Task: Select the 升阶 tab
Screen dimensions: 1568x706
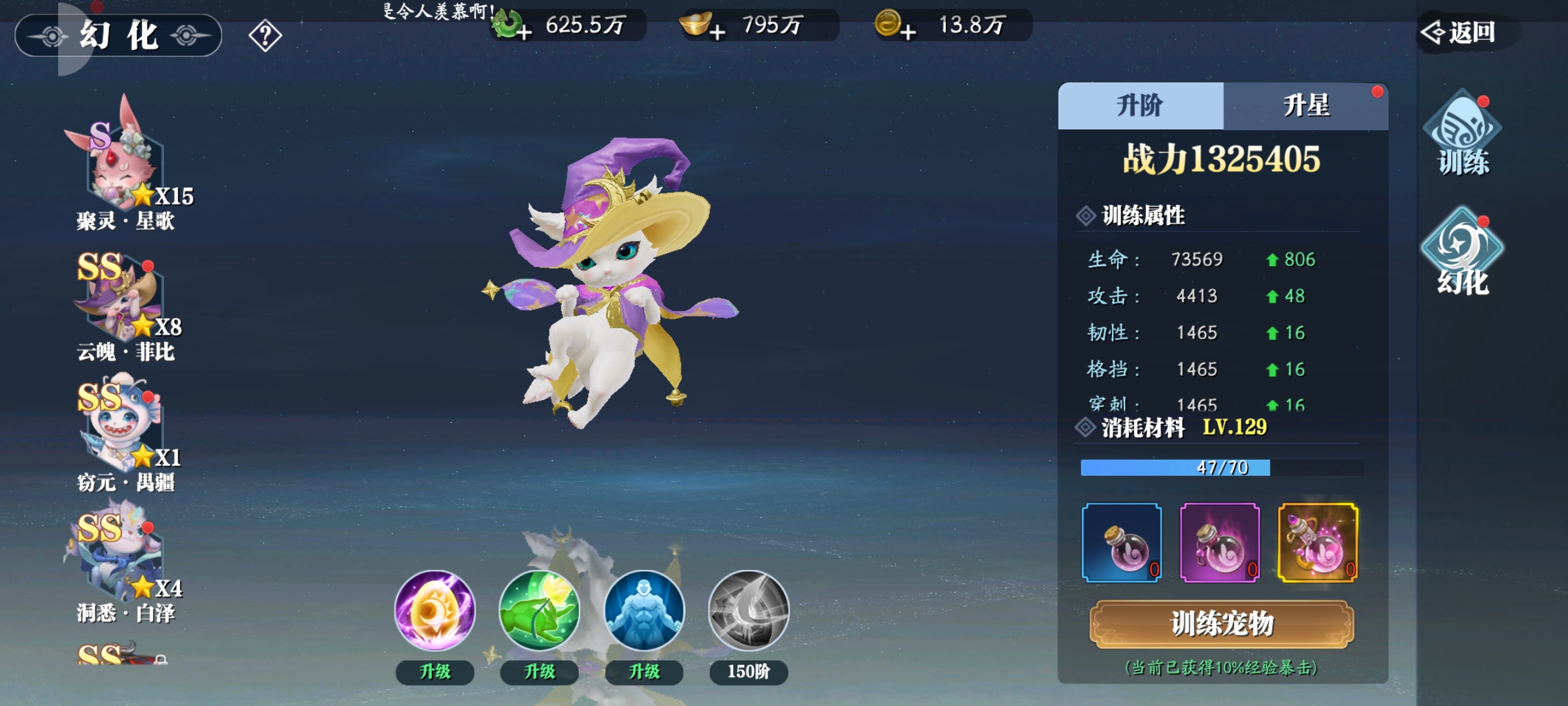Action: tap(1140, 106)
